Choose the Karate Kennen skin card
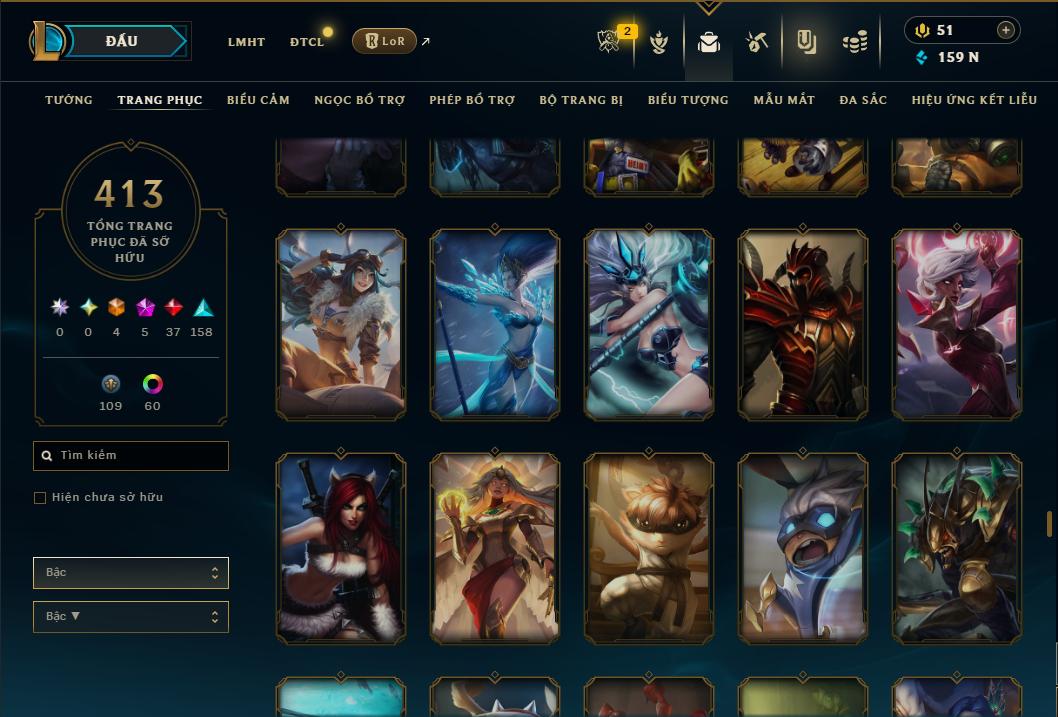The height and width of the screenshot is (717, 1058). (649, 547)
